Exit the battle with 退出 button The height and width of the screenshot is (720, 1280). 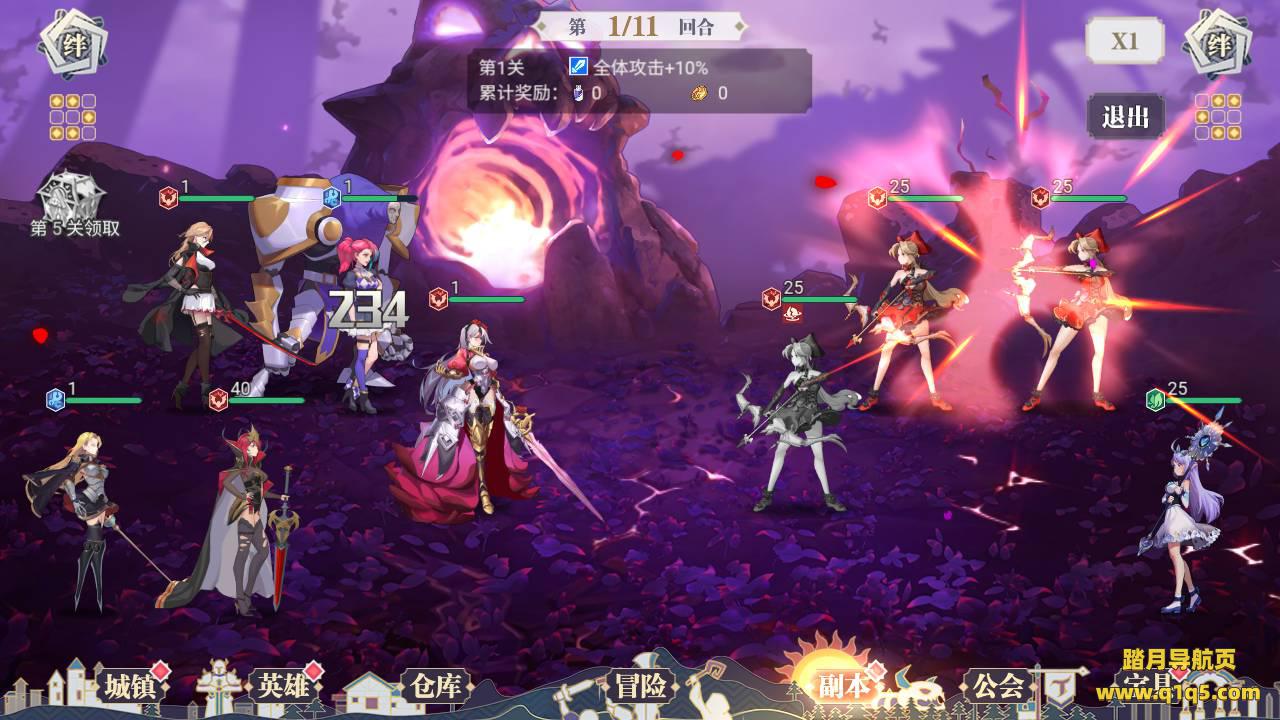pos(1125,116)
